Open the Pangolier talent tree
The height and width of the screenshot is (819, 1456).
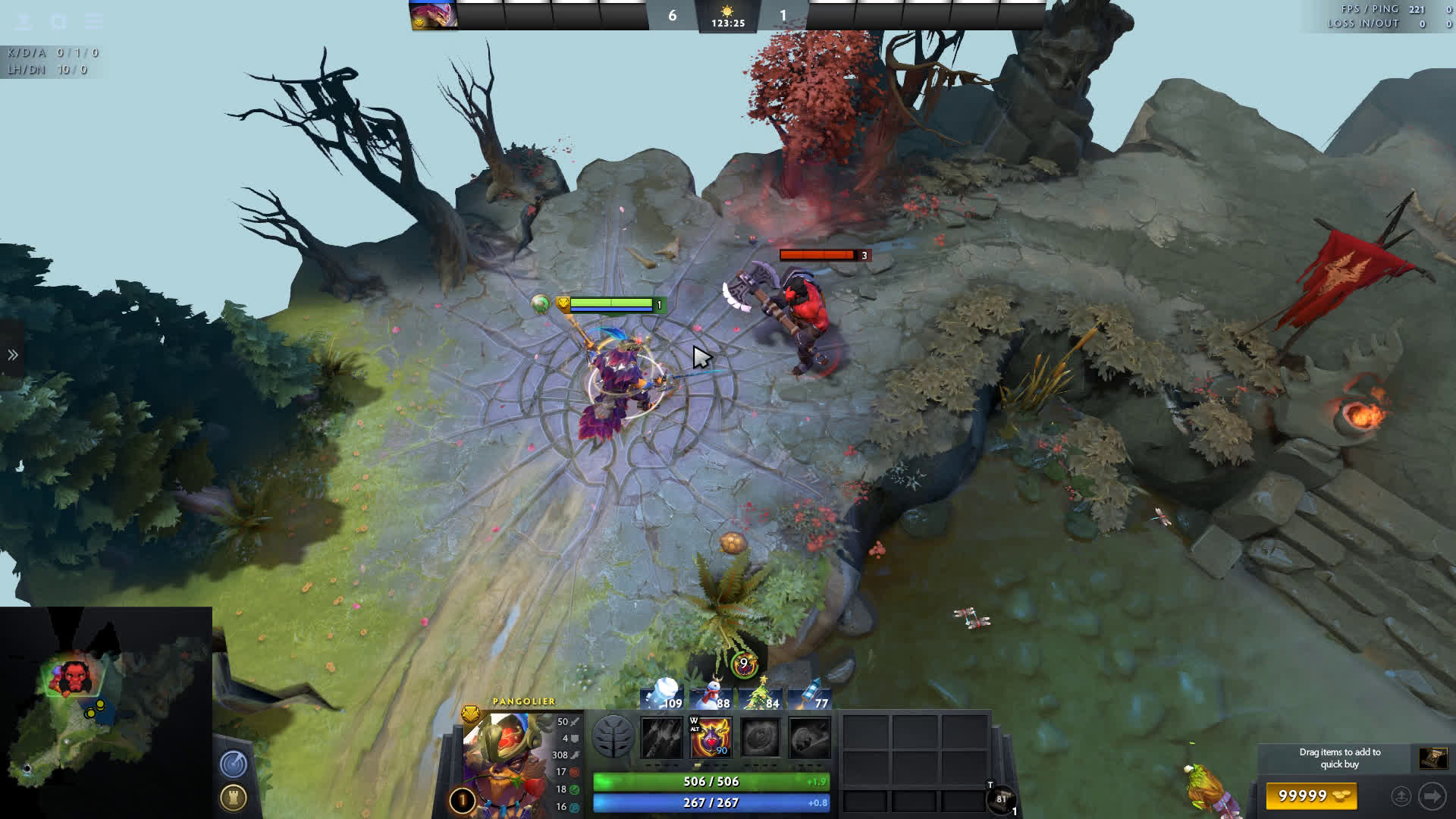pyautogui.click(x=613, y=737)
